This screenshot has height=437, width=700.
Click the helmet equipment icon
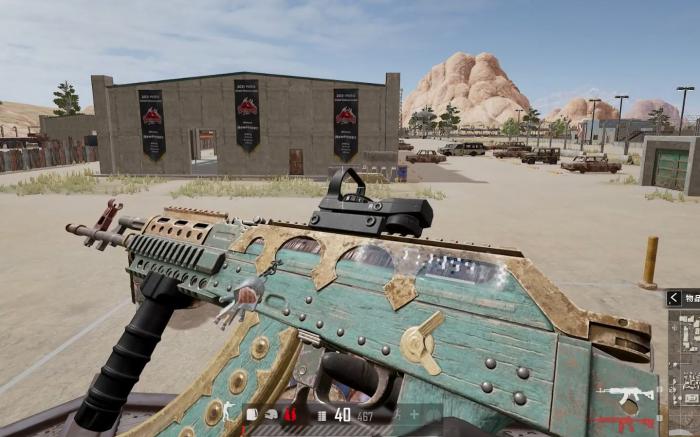tap(271, 414)
